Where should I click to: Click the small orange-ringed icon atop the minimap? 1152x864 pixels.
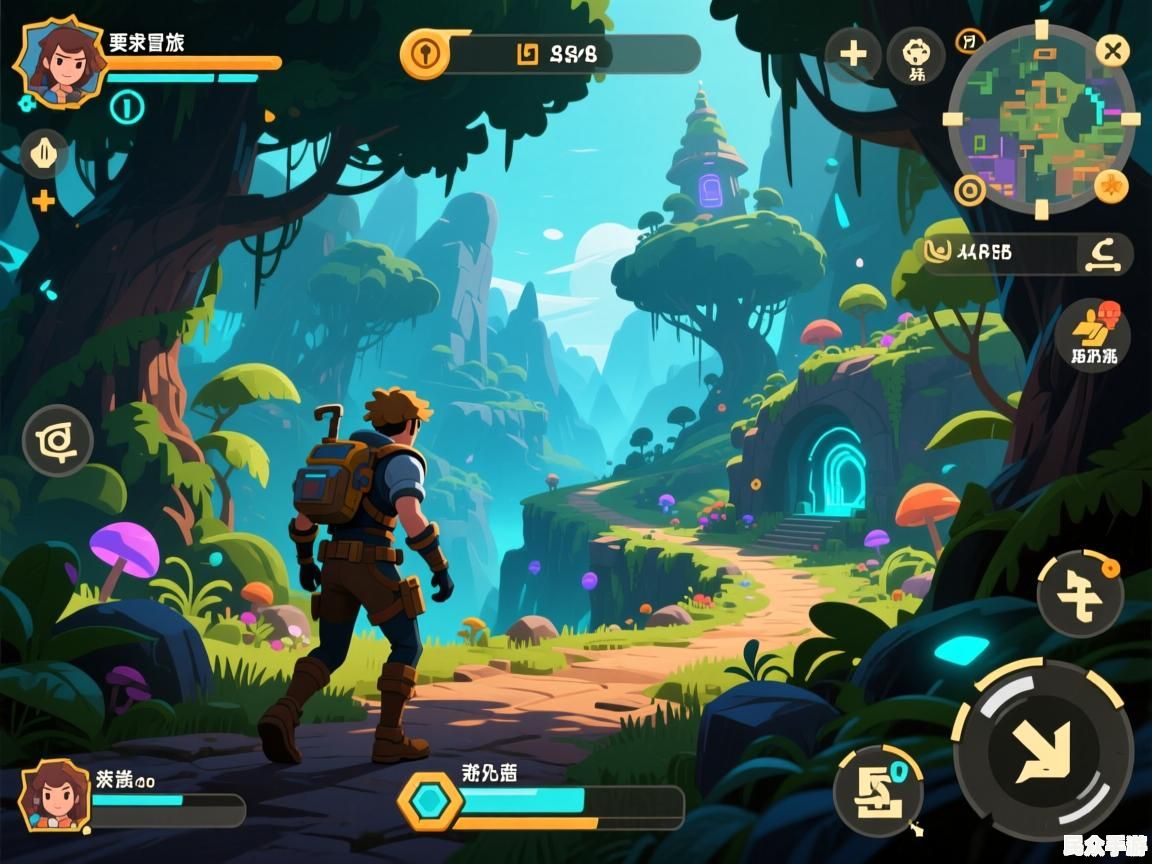click(x=969, y=41)
